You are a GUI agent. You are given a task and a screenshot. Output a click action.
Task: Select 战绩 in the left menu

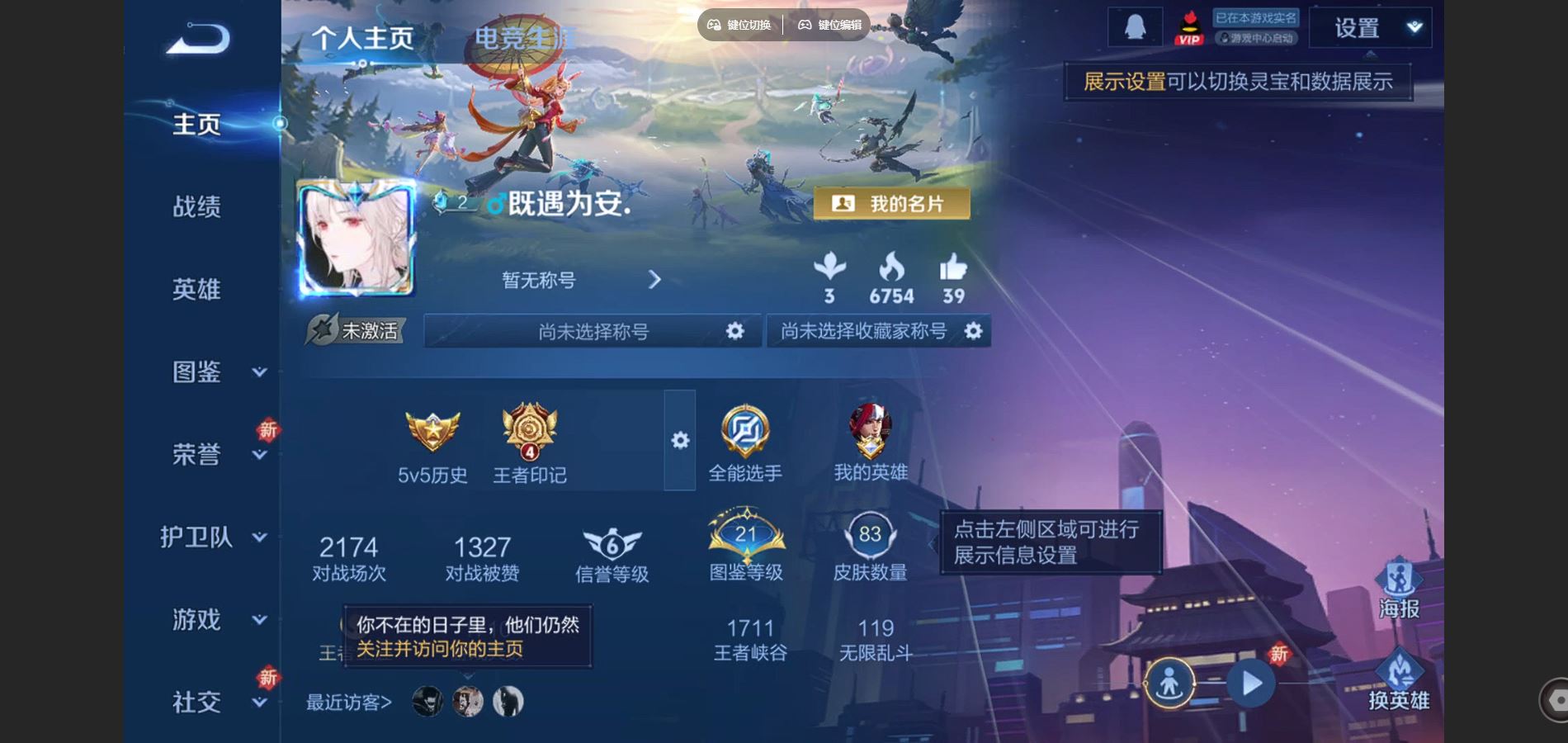tap(198, 206)
